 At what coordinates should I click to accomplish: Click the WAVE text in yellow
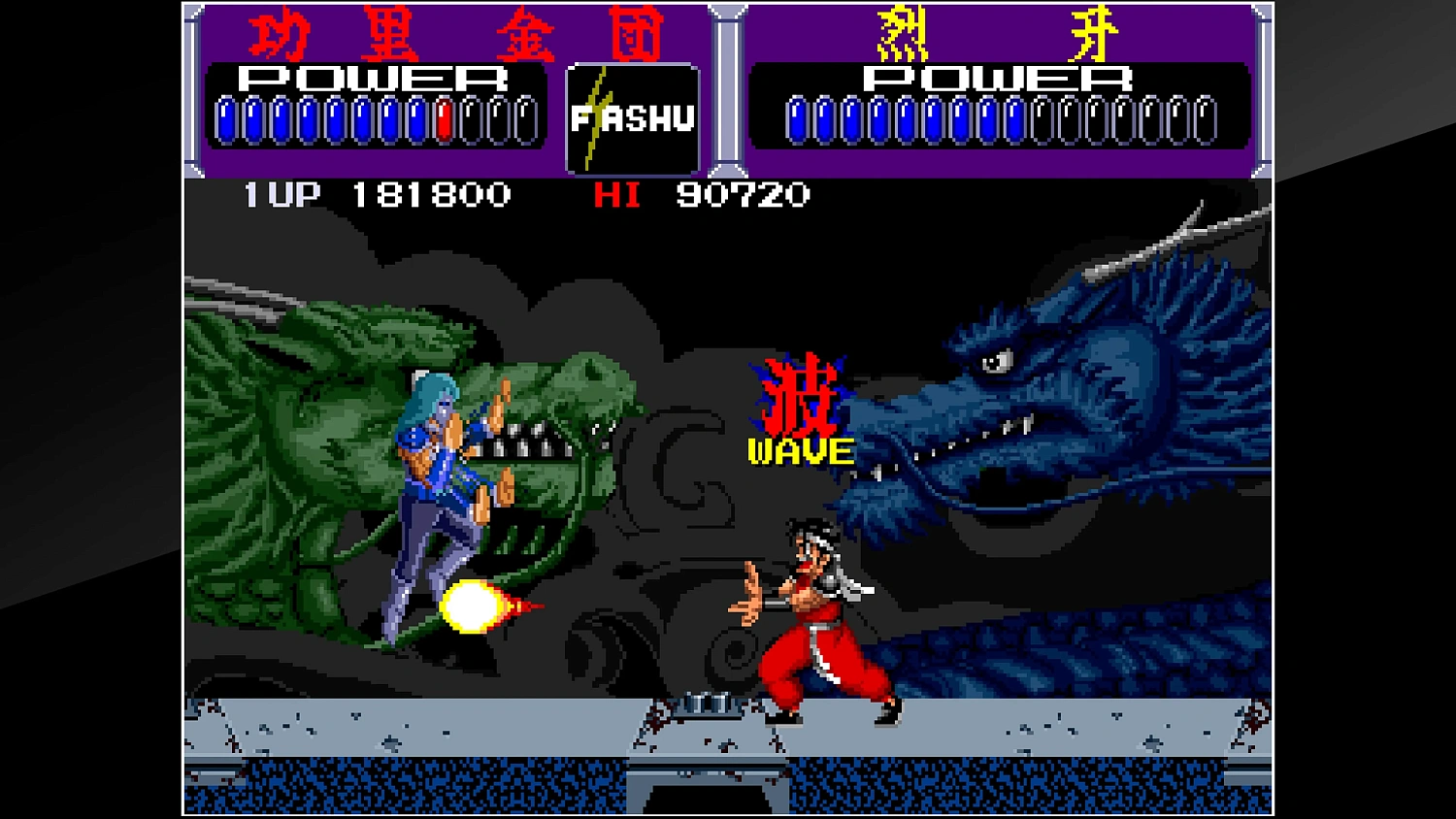pyautogui.click(x=802, y=449)
